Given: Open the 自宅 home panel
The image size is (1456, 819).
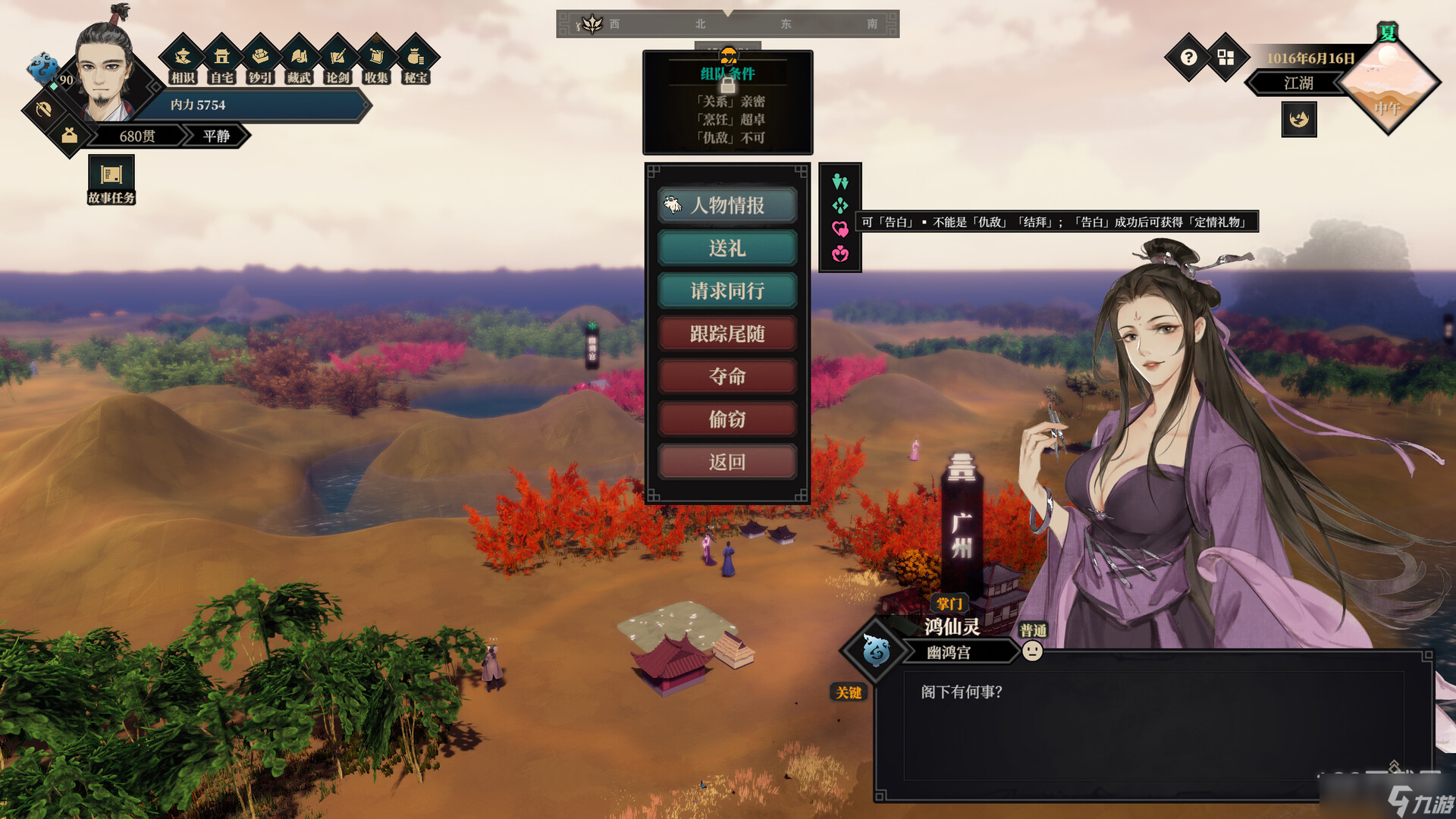Looking at the screenshot, I should [x=221, y=60].
